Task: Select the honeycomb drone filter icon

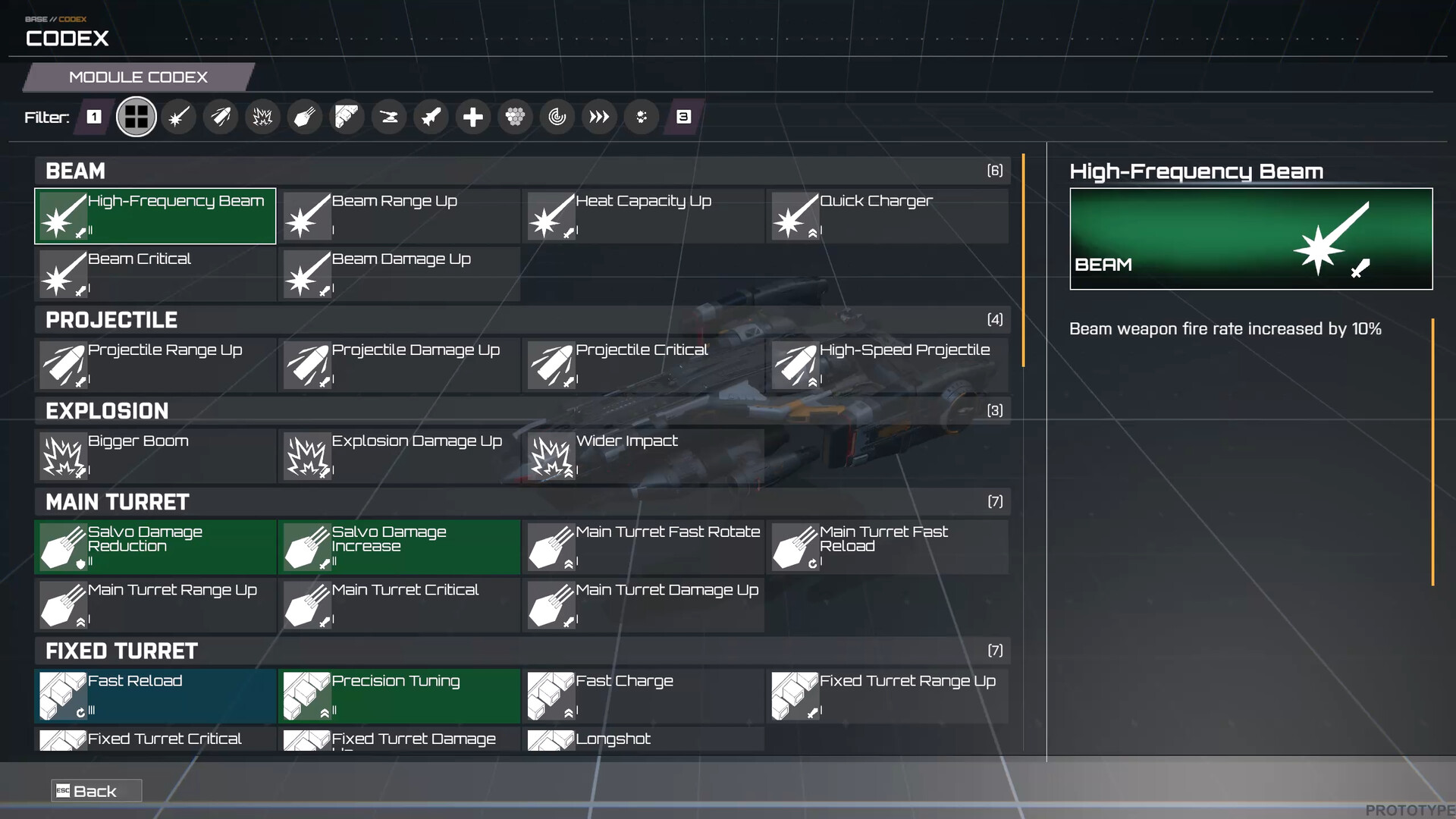Action: (x=516, y=117)
